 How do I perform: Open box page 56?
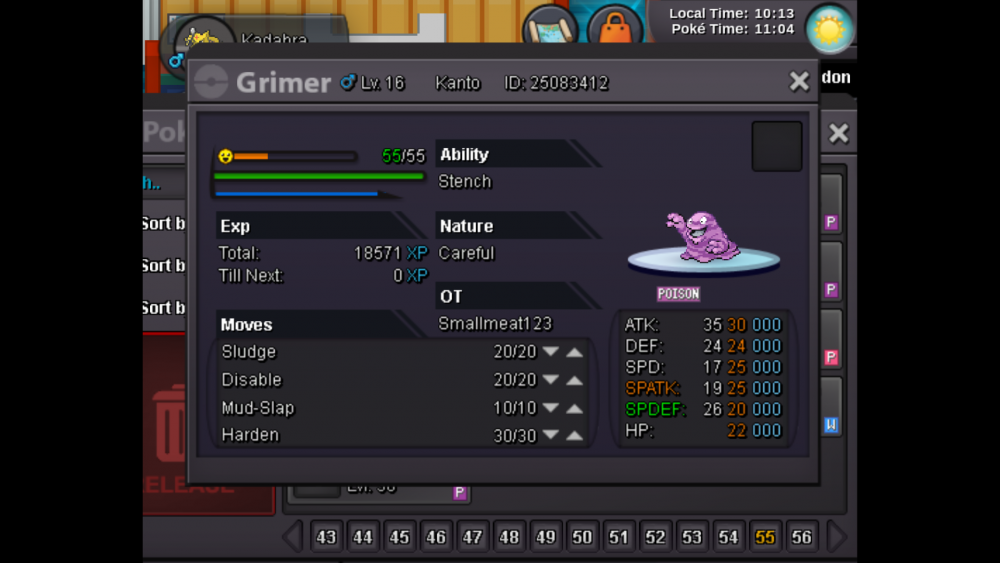pos(801,537)
